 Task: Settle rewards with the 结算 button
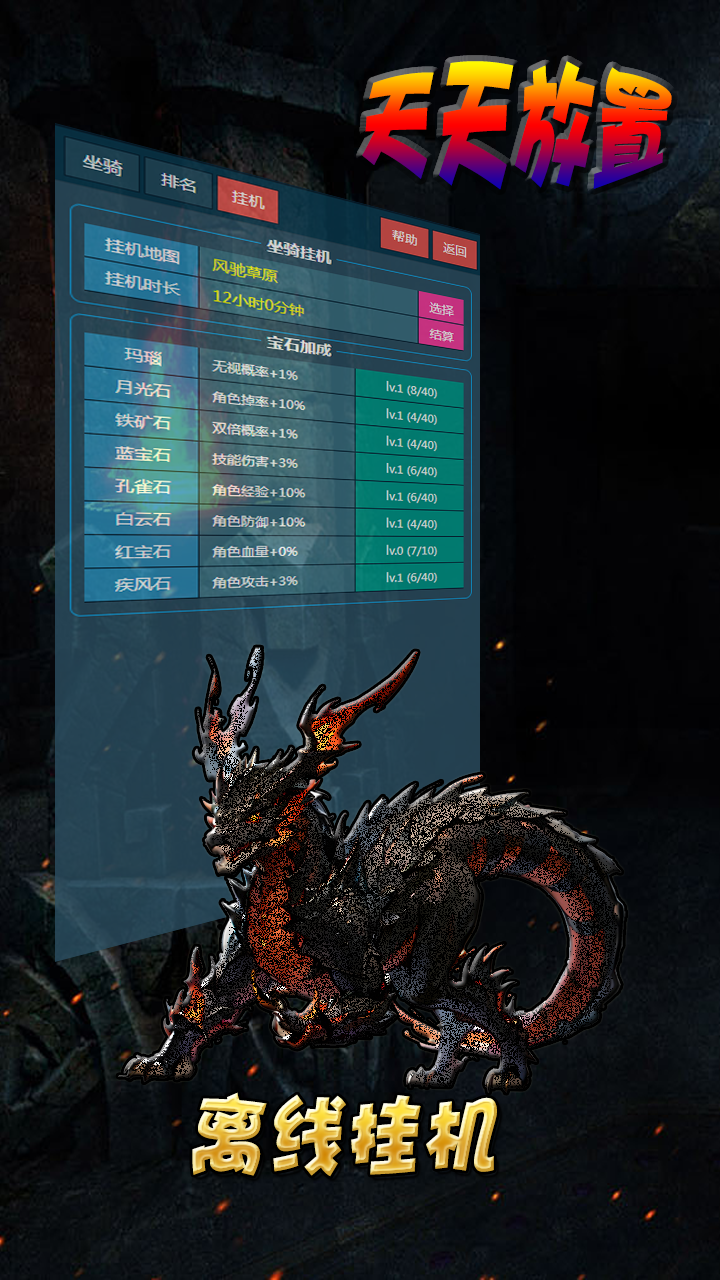point(441,335)
